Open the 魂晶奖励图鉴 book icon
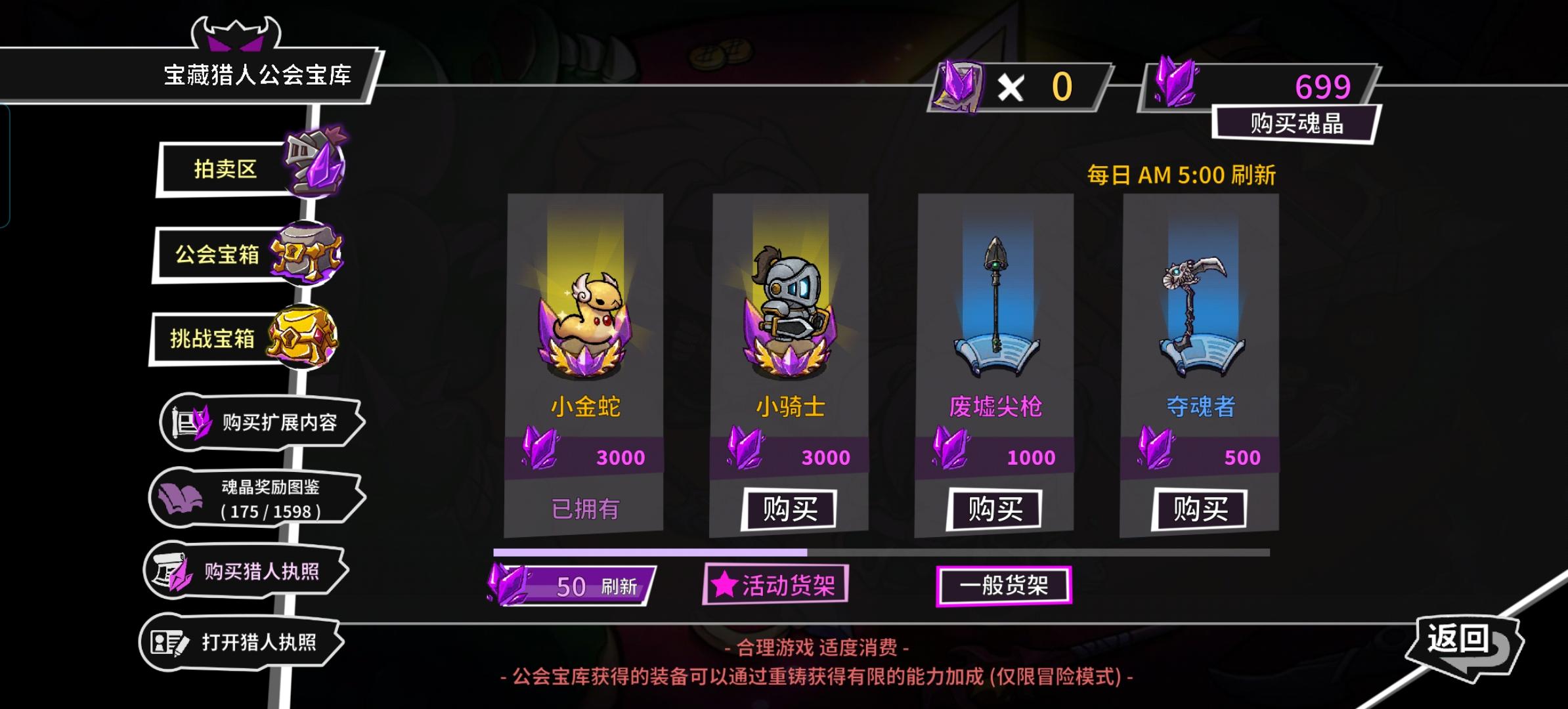1568x709 pixels. tap(182, 497)
